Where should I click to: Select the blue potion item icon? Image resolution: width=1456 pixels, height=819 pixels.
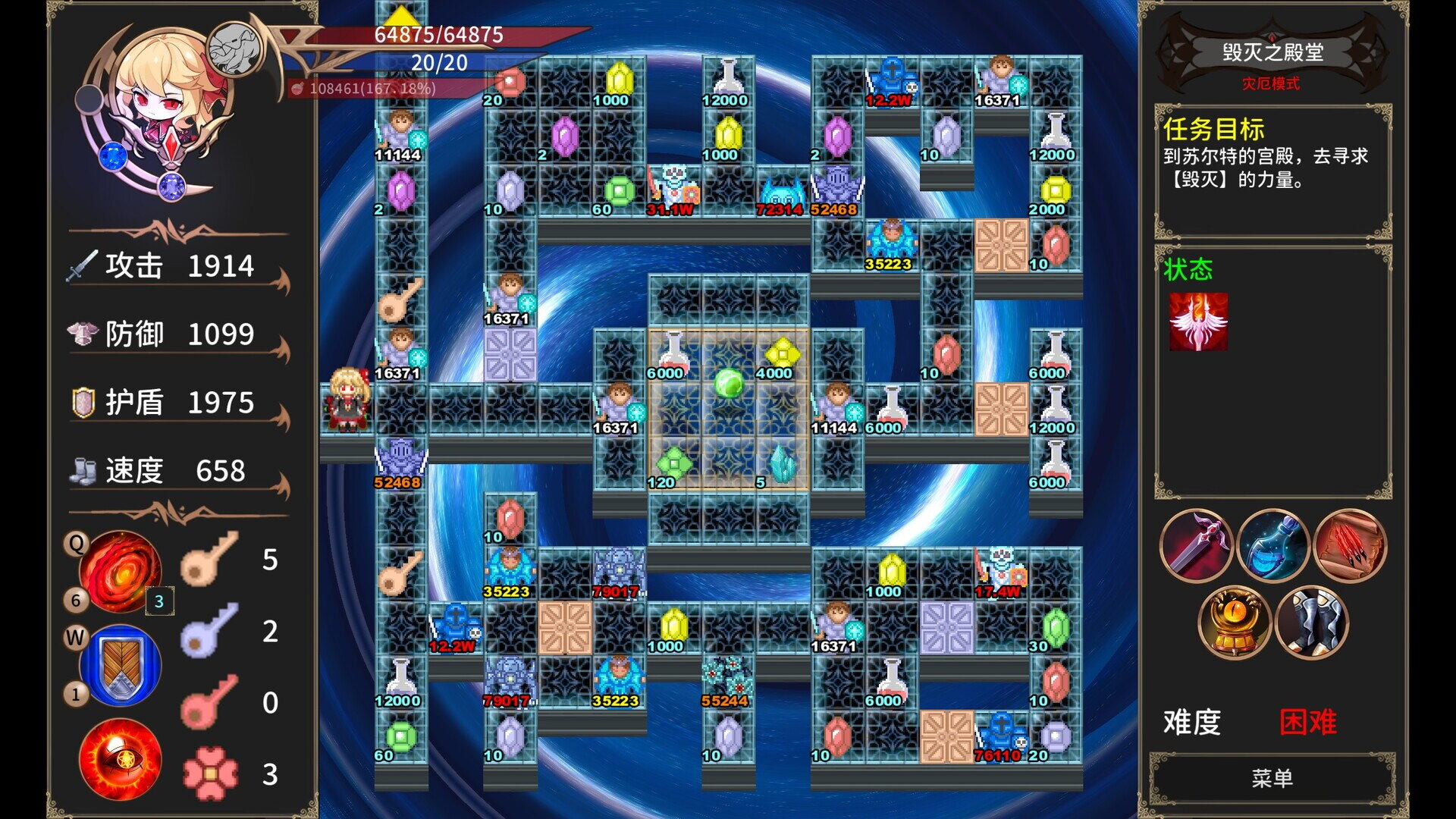[x=1273, y=545]
